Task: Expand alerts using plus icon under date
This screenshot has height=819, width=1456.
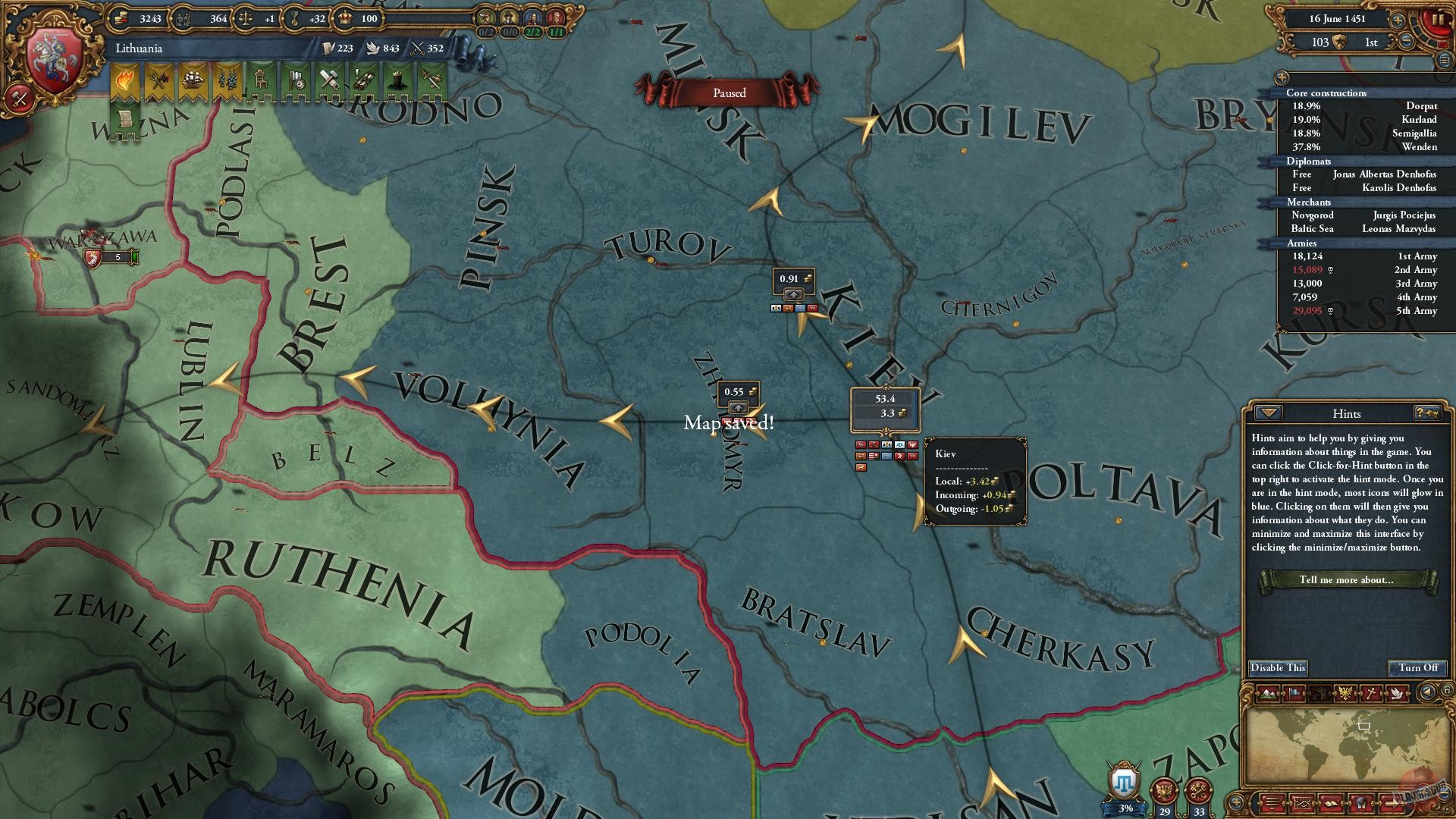Action: (1282, 78)
